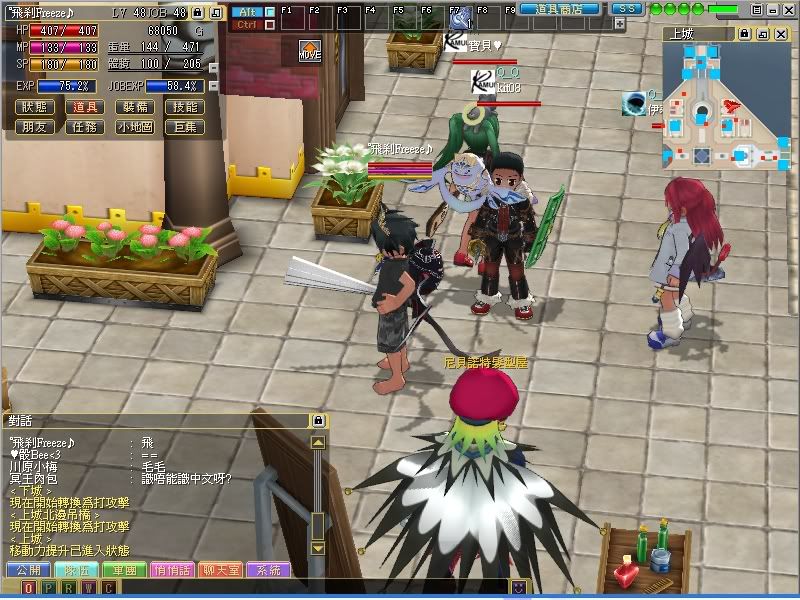This screenshot has height=600, width=800.
Task: Open the 裝備 equipment panel
Action: 134,107
